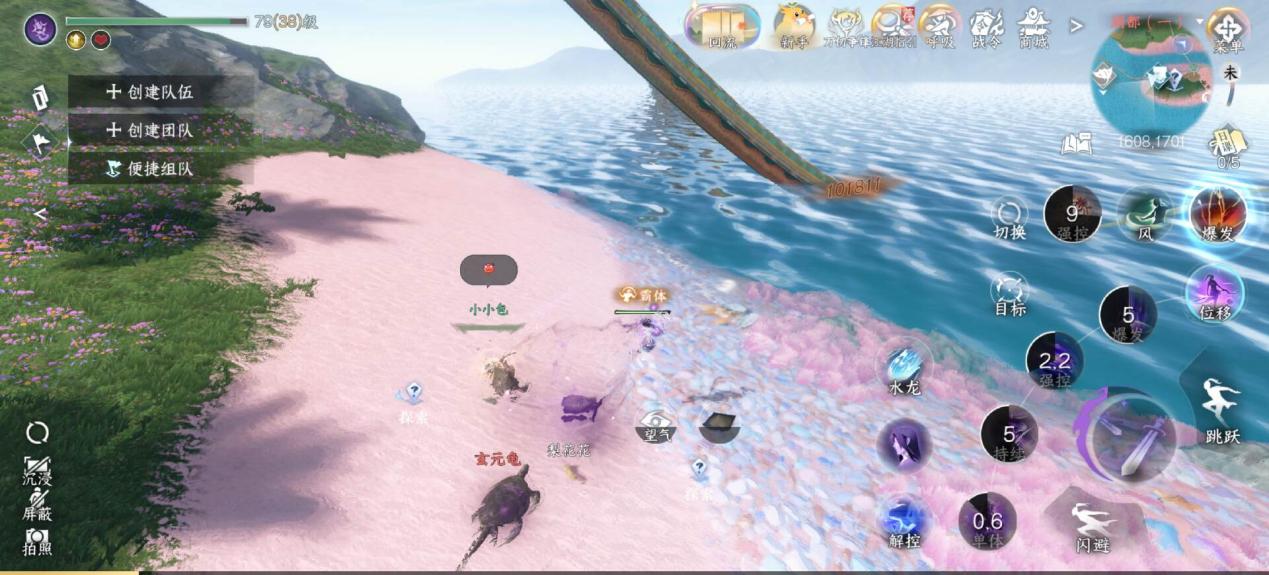This screenshot has width=1269, height=575.
Task: Trigger the 位移 movement skill
Action: pos(1214,293)
